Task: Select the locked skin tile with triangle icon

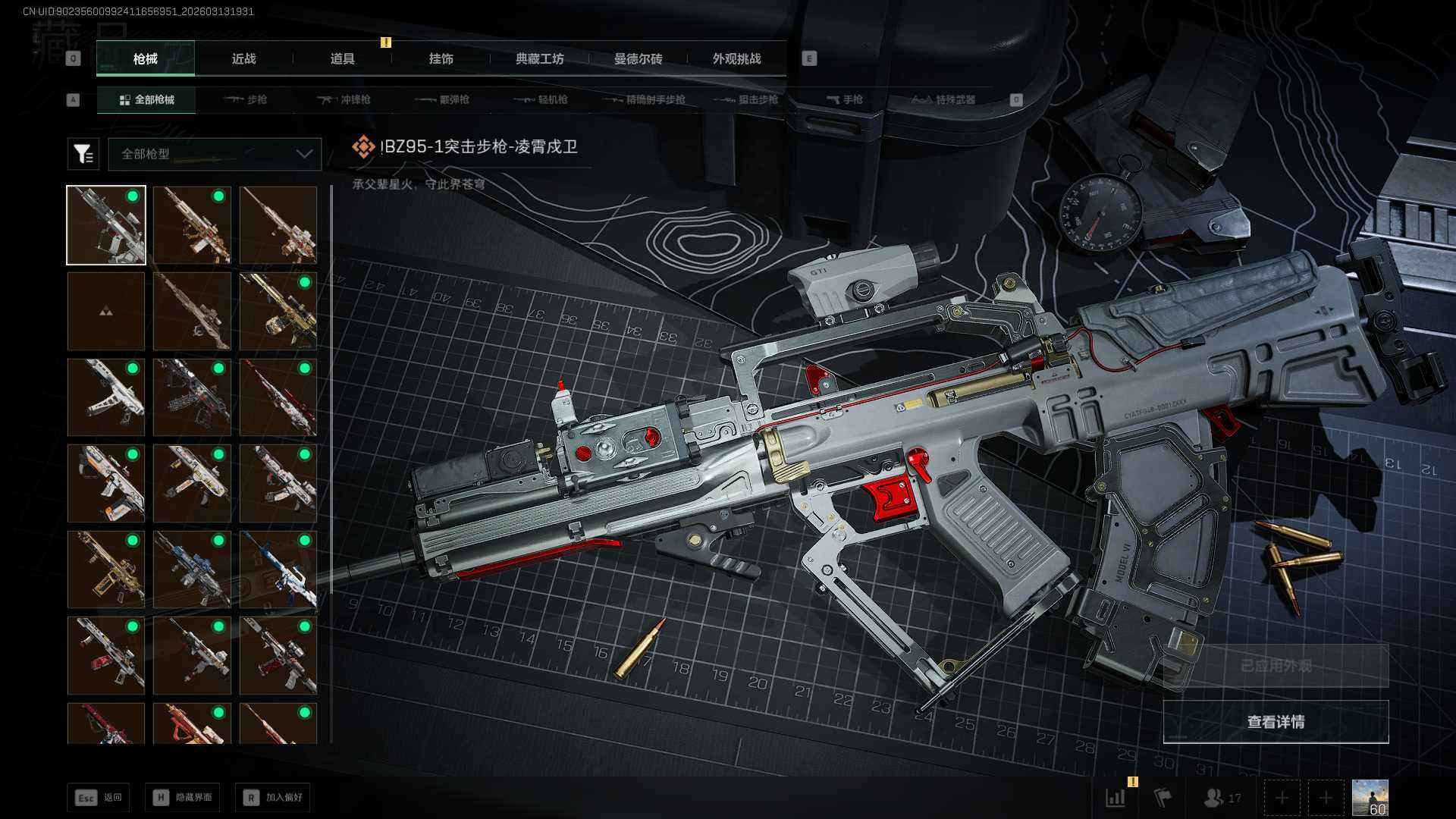Action: coord(106,312)
